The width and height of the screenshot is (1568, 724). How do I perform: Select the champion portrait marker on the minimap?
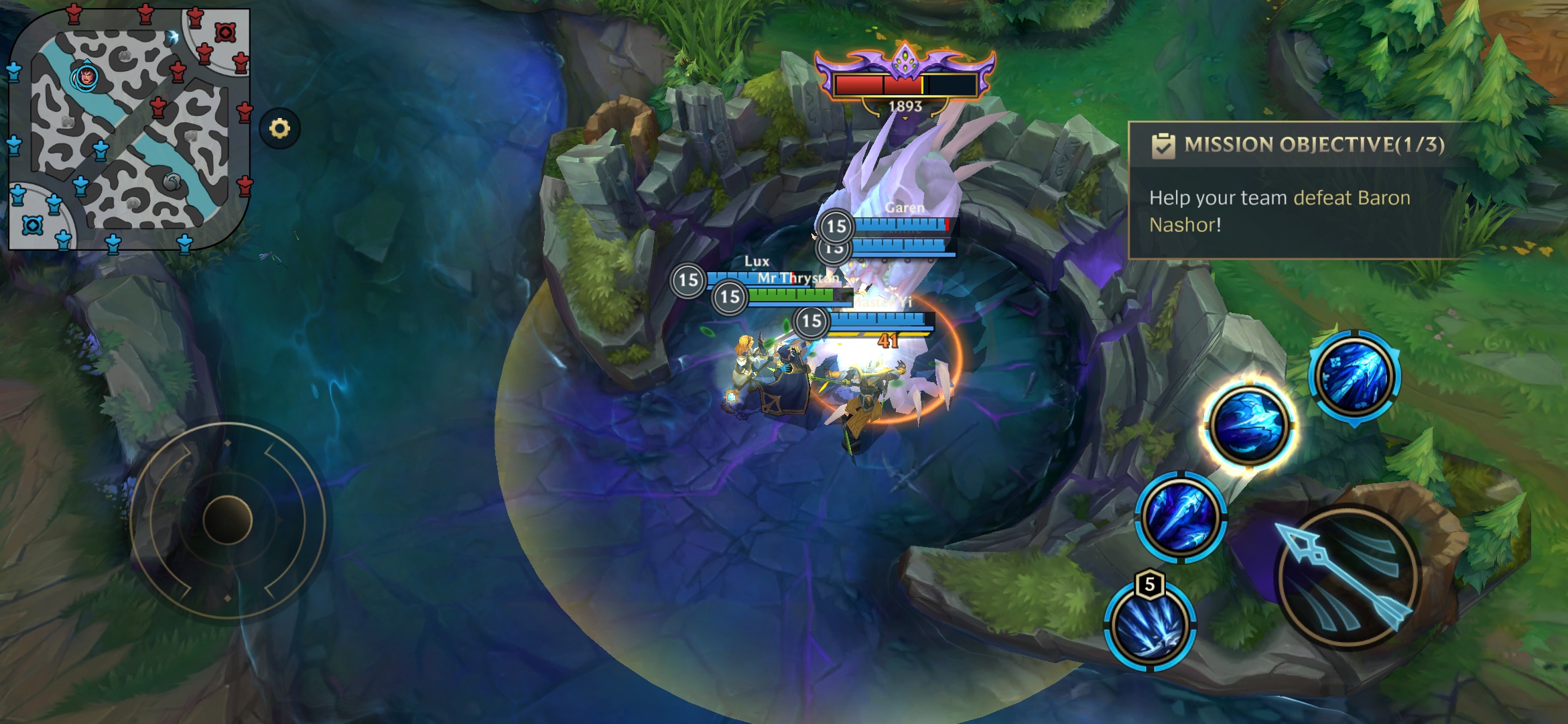86,77
